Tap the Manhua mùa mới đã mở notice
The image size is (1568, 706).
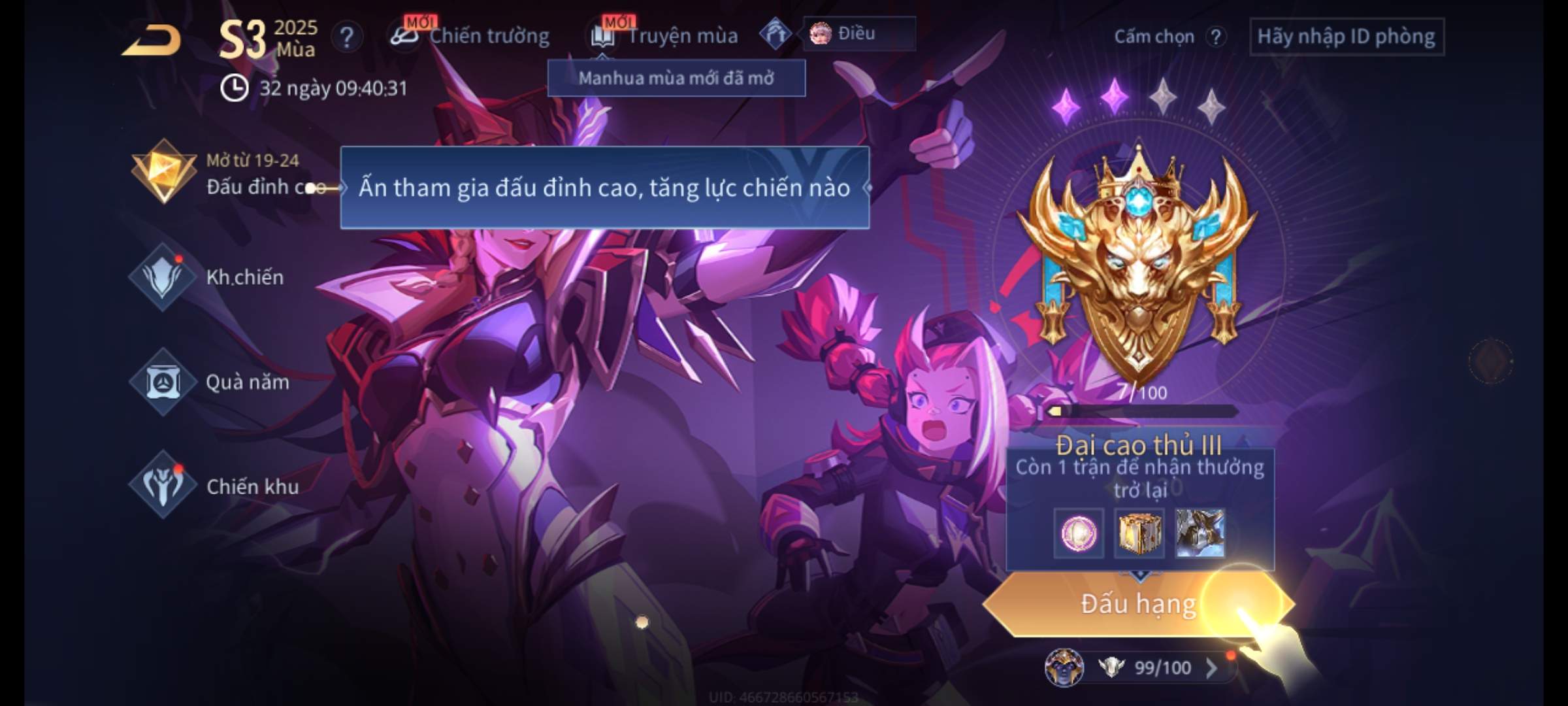click(x=676, y=78)
